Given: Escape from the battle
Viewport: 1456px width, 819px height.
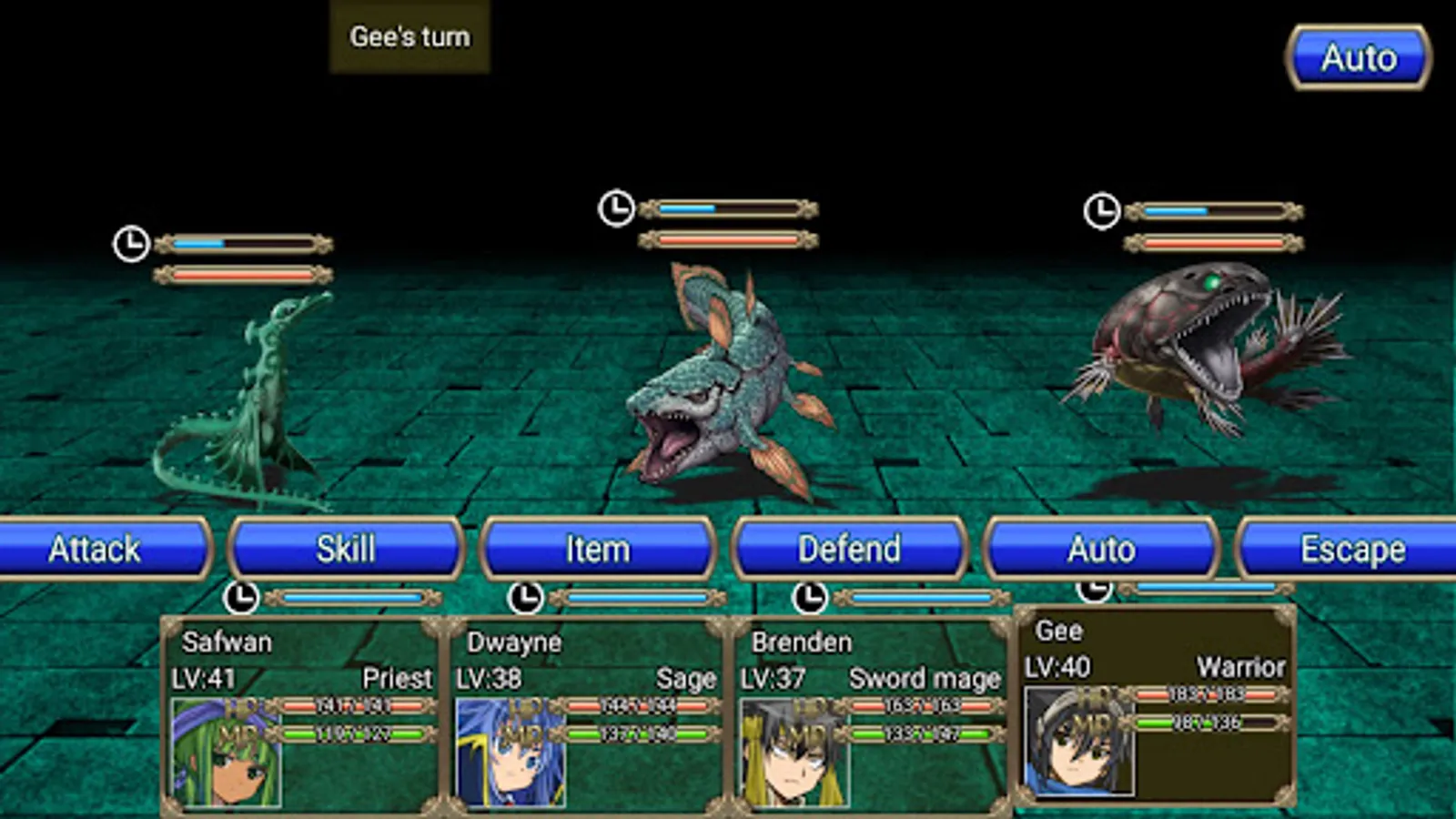Looking at the screenshot, I should coord(1351,549).
